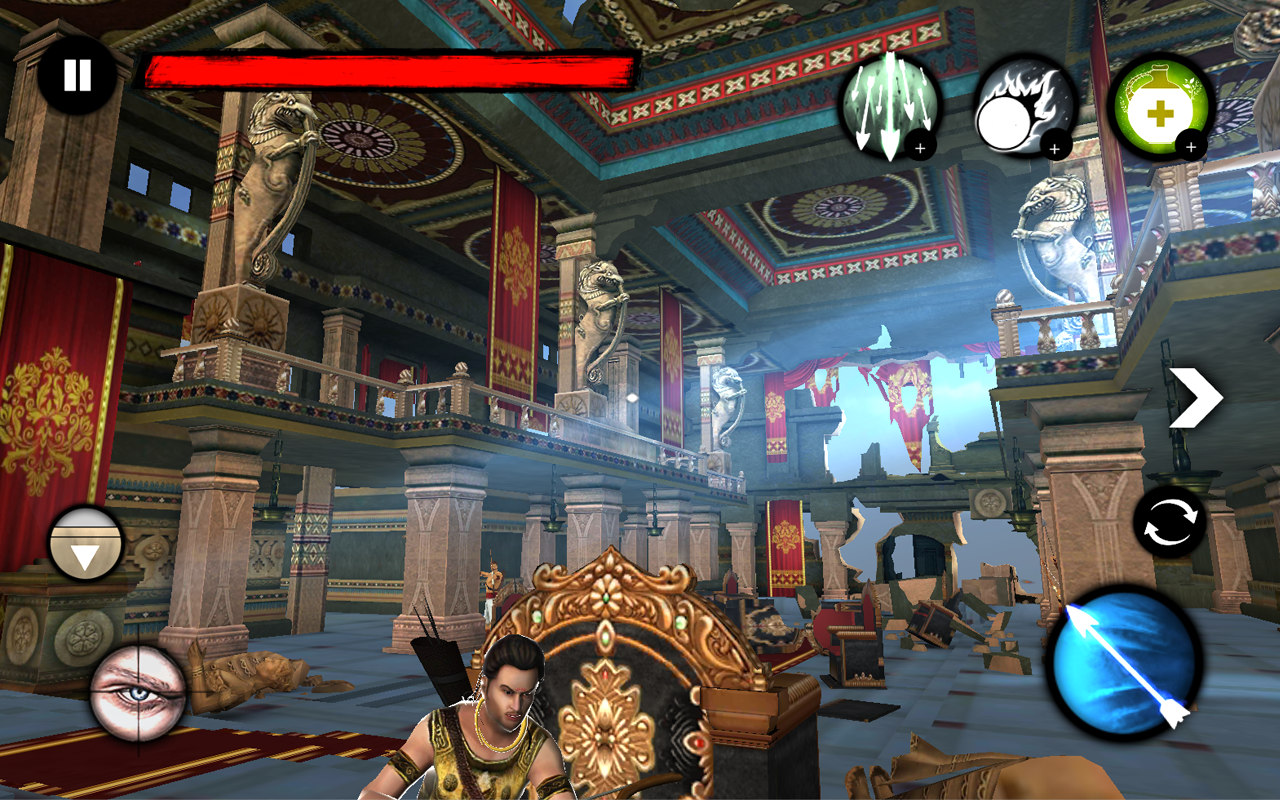1280x800 pixels.
Task: Advance using the white right chevron arrow
Action: [x=1196, y=397]
